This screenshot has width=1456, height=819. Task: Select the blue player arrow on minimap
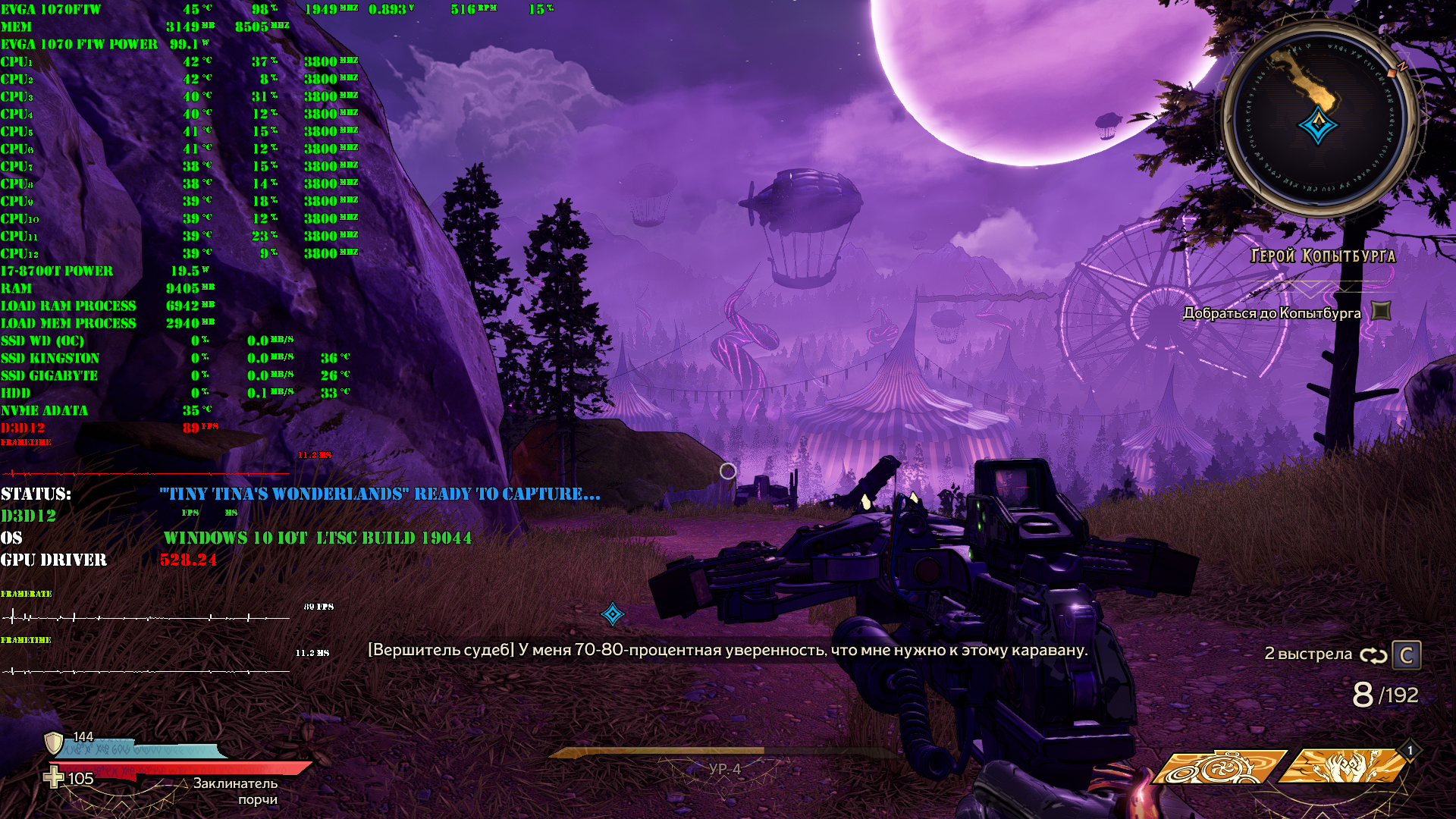click(1318, 125)
